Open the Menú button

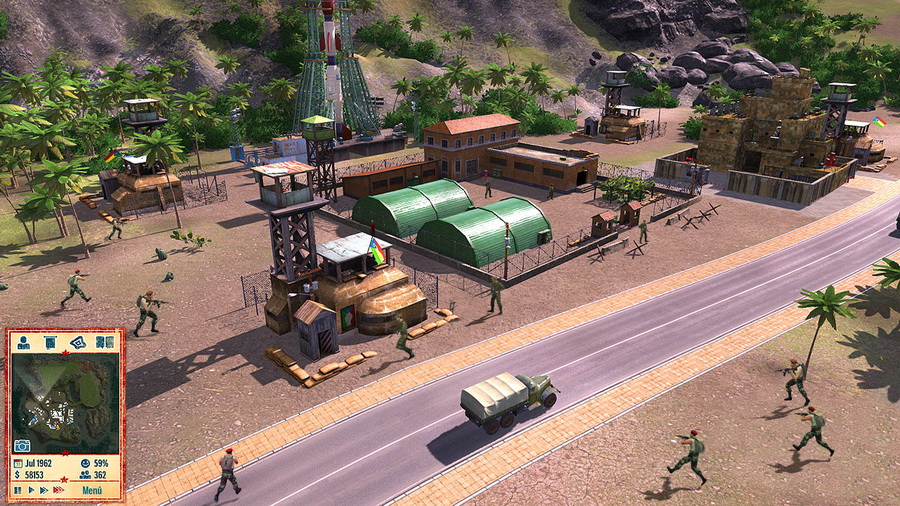point(92,490)
